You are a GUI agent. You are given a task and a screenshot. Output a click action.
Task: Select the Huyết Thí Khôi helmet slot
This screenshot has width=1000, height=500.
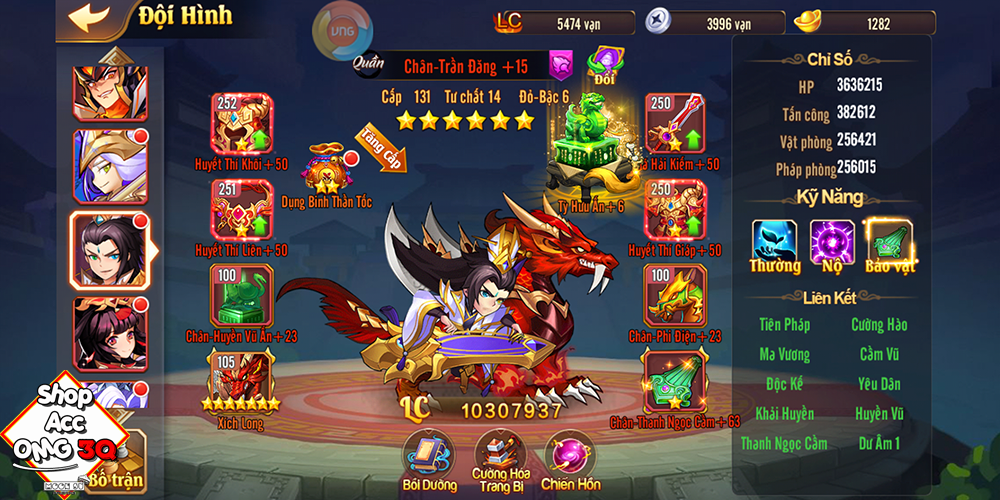pyautogui.click(x=240, y=124)
